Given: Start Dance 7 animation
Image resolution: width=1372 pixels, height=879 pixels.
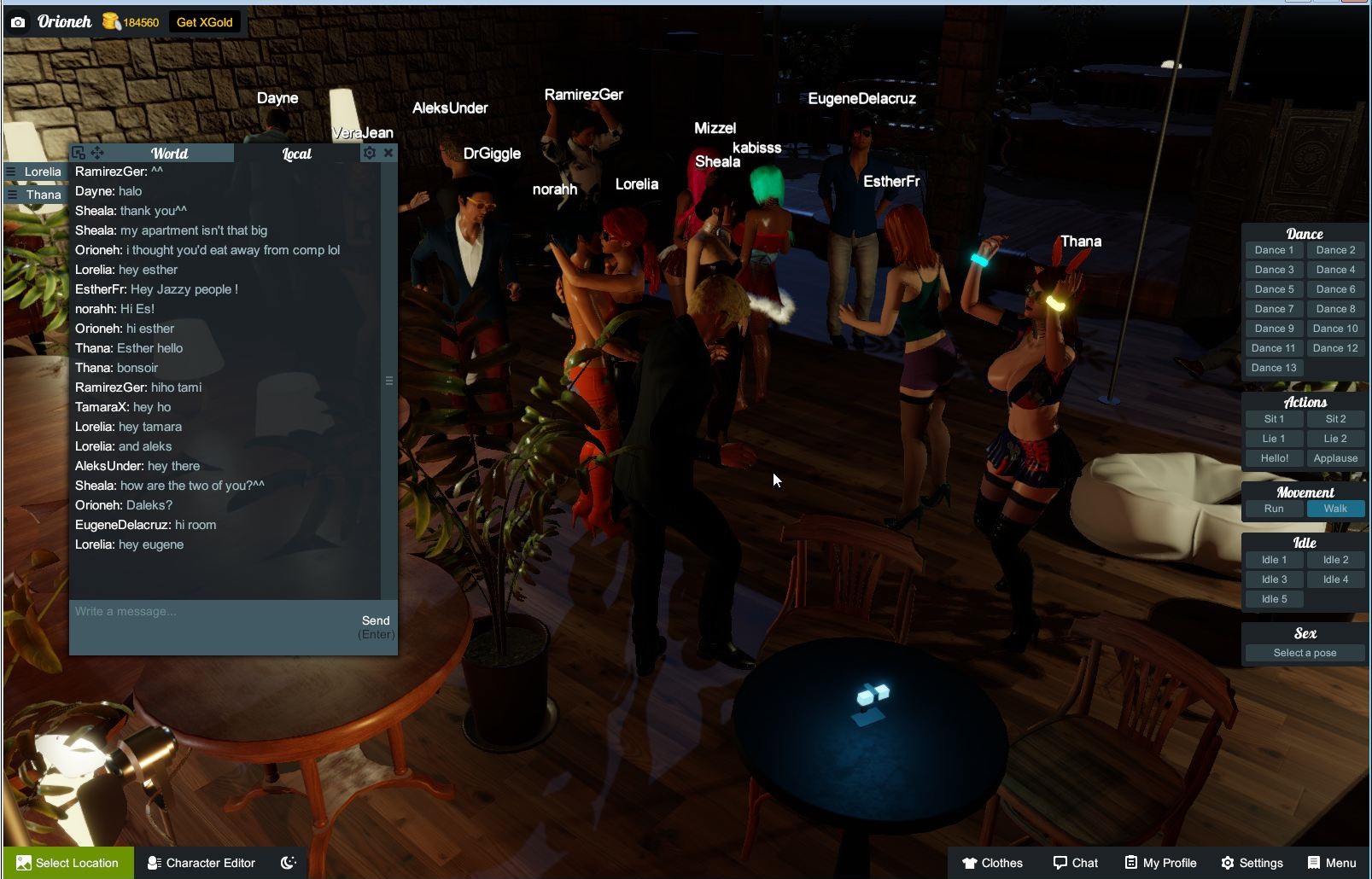Looking at the screenshot, I should click(1273, 308).
